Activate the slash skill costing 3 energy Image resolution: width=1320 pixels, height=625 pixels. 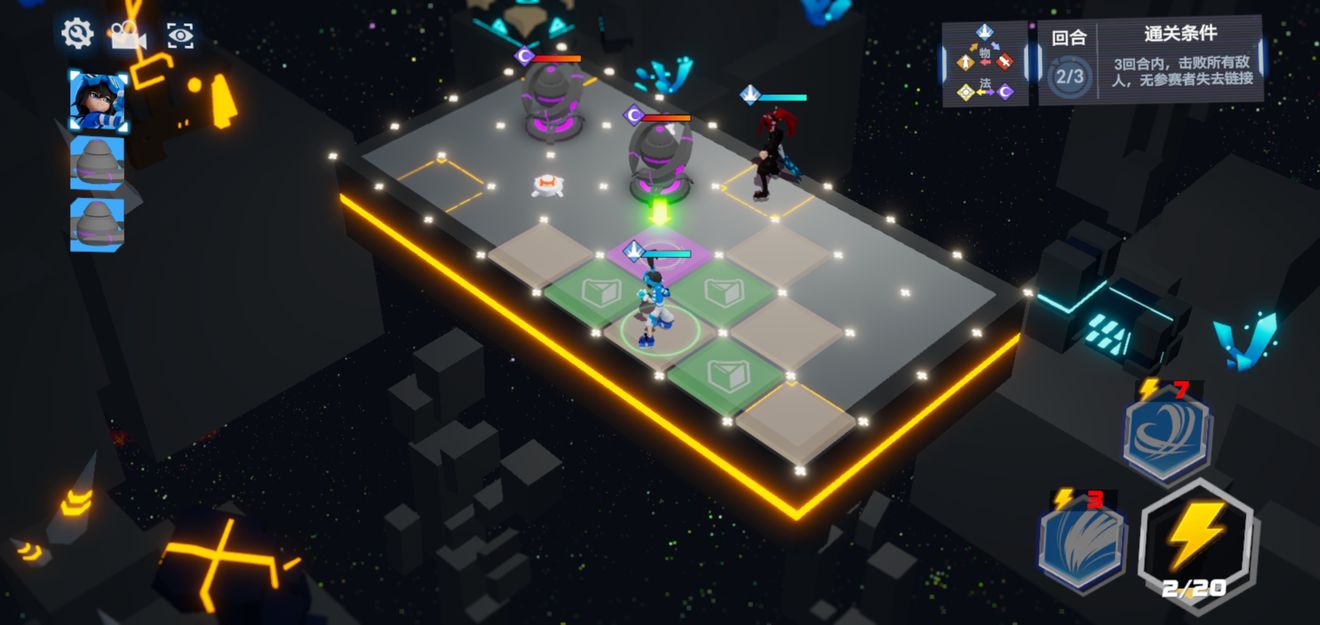point(1080,545)
